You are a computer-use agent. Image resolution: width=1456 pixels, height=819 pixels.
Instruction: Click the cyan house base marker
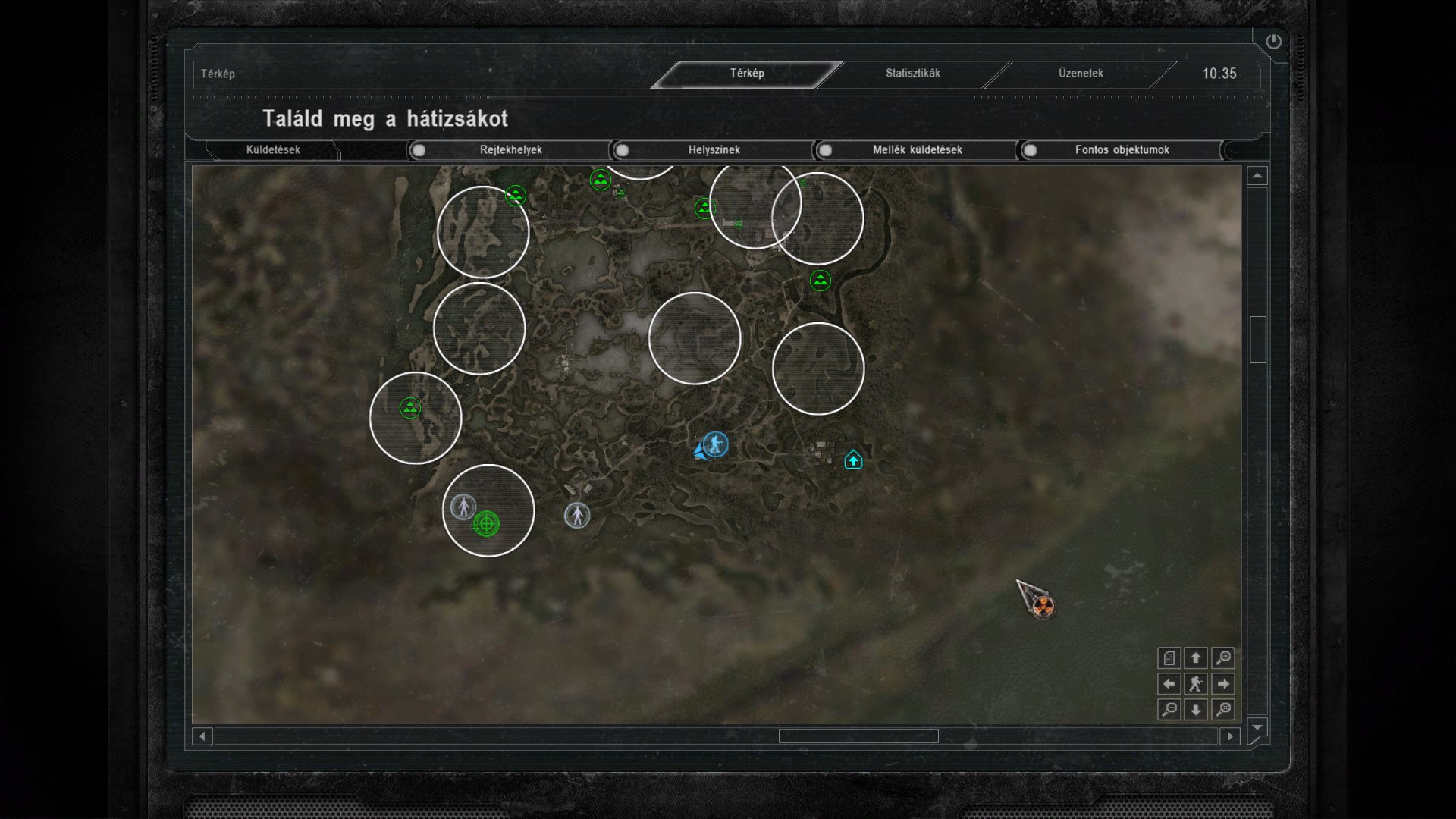[x=853, y=460]
